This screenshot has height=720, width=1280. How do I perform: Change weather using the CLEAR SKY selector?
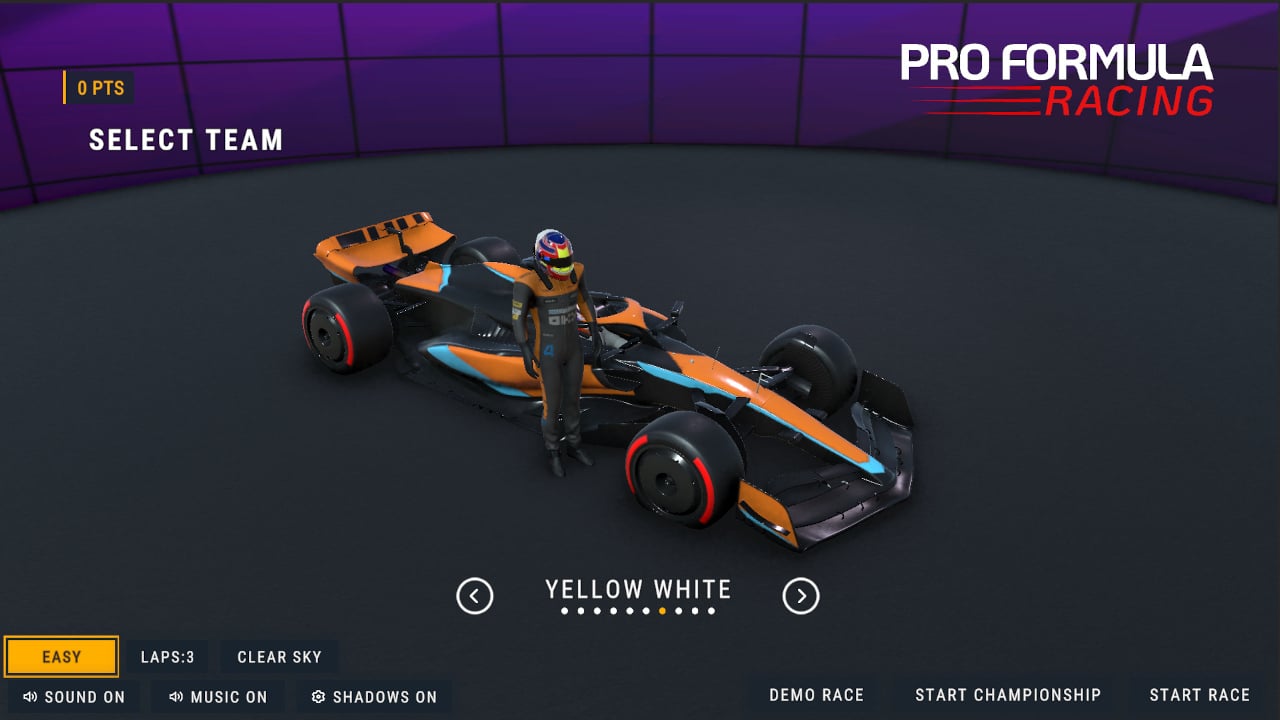(279, 657)
